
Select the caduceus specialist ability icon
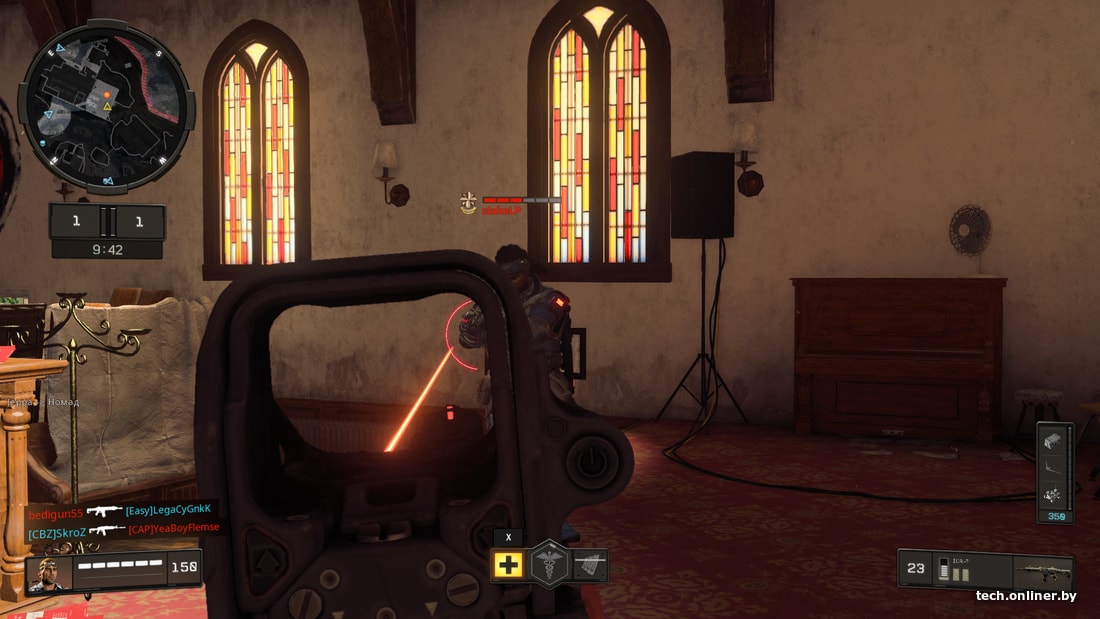click(549, 563)
